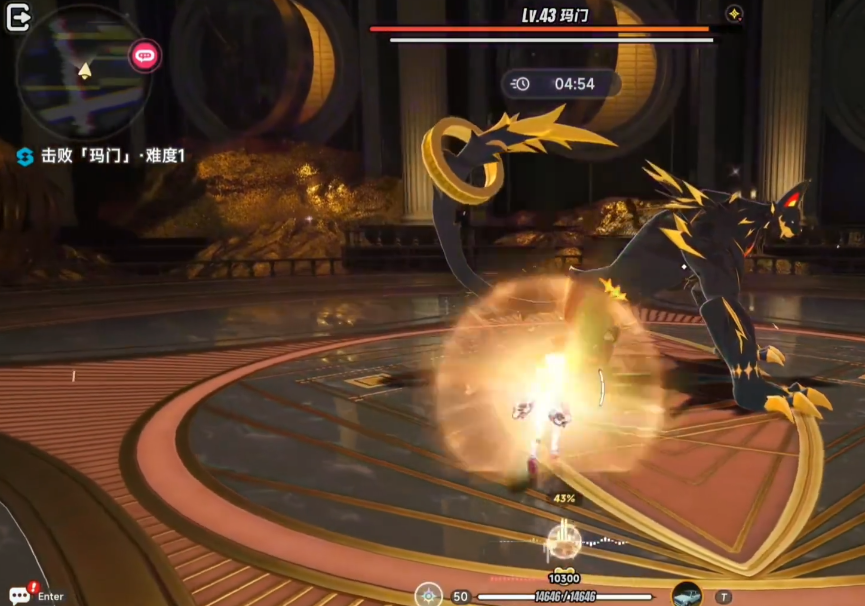The width and height of the screenshot is (865, 606).
Task: Open the circular minimap
Action: coord(83,72)
